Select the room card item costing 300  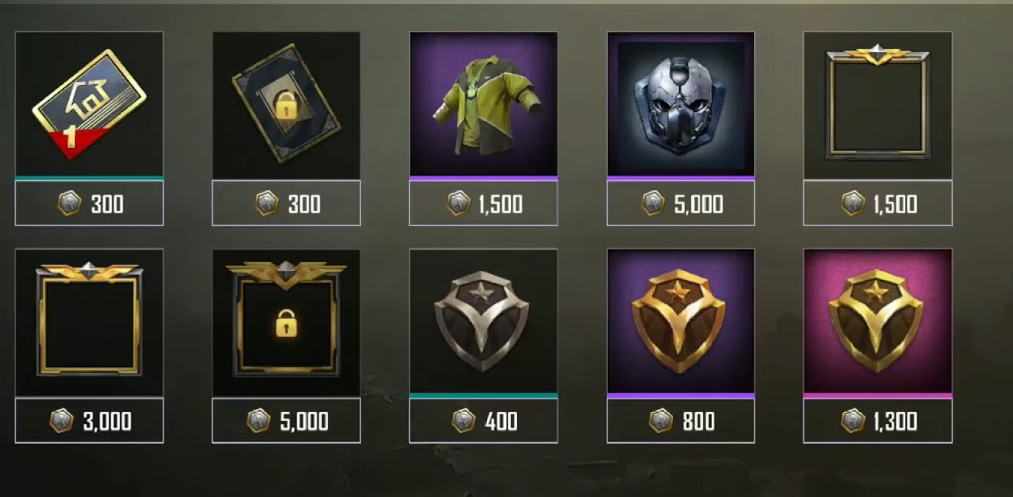click(x=89, y=104)
